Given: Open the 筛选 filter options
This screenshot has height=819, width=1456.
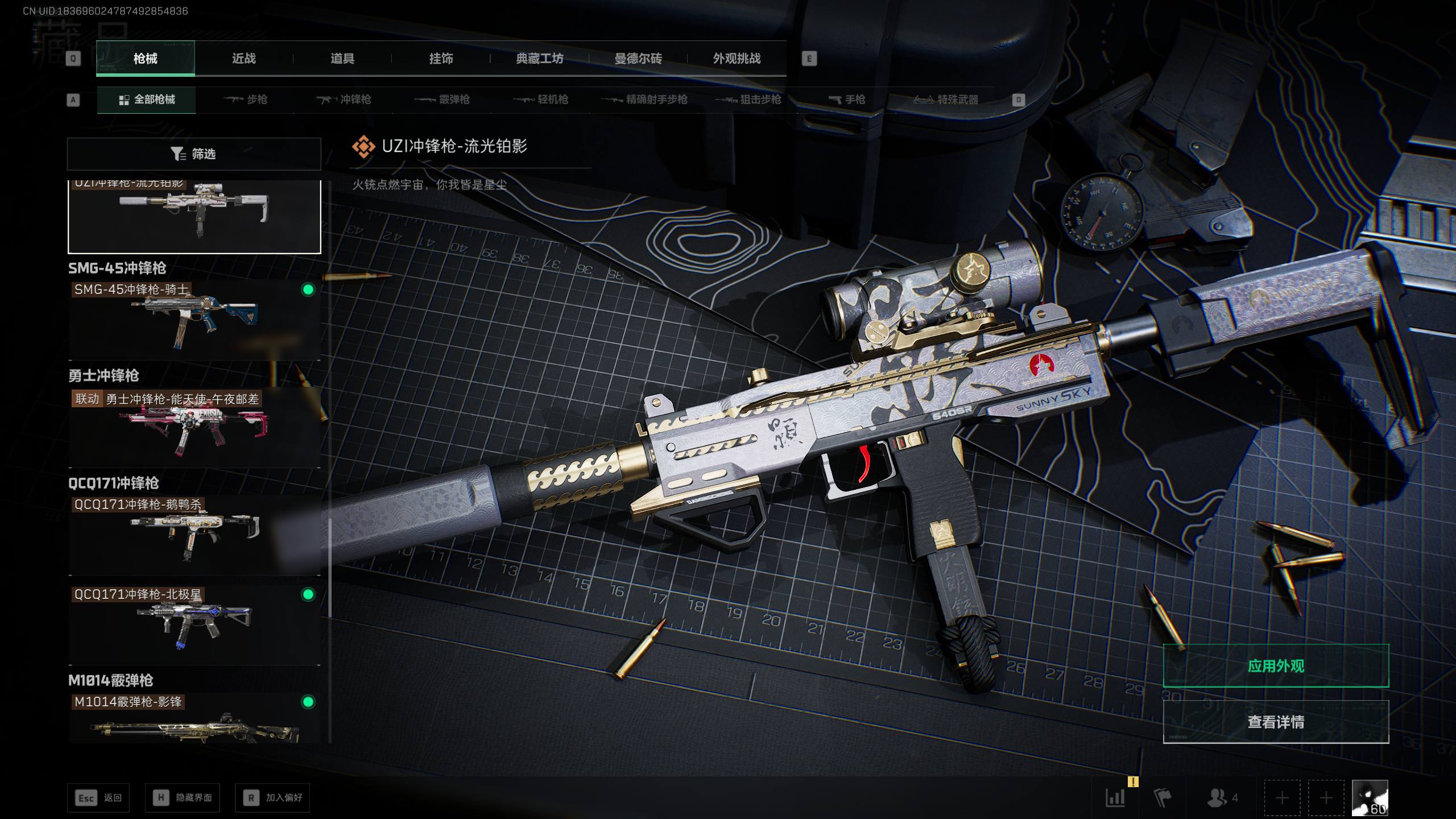Looking at the screenshot, I should click(194, 154).
